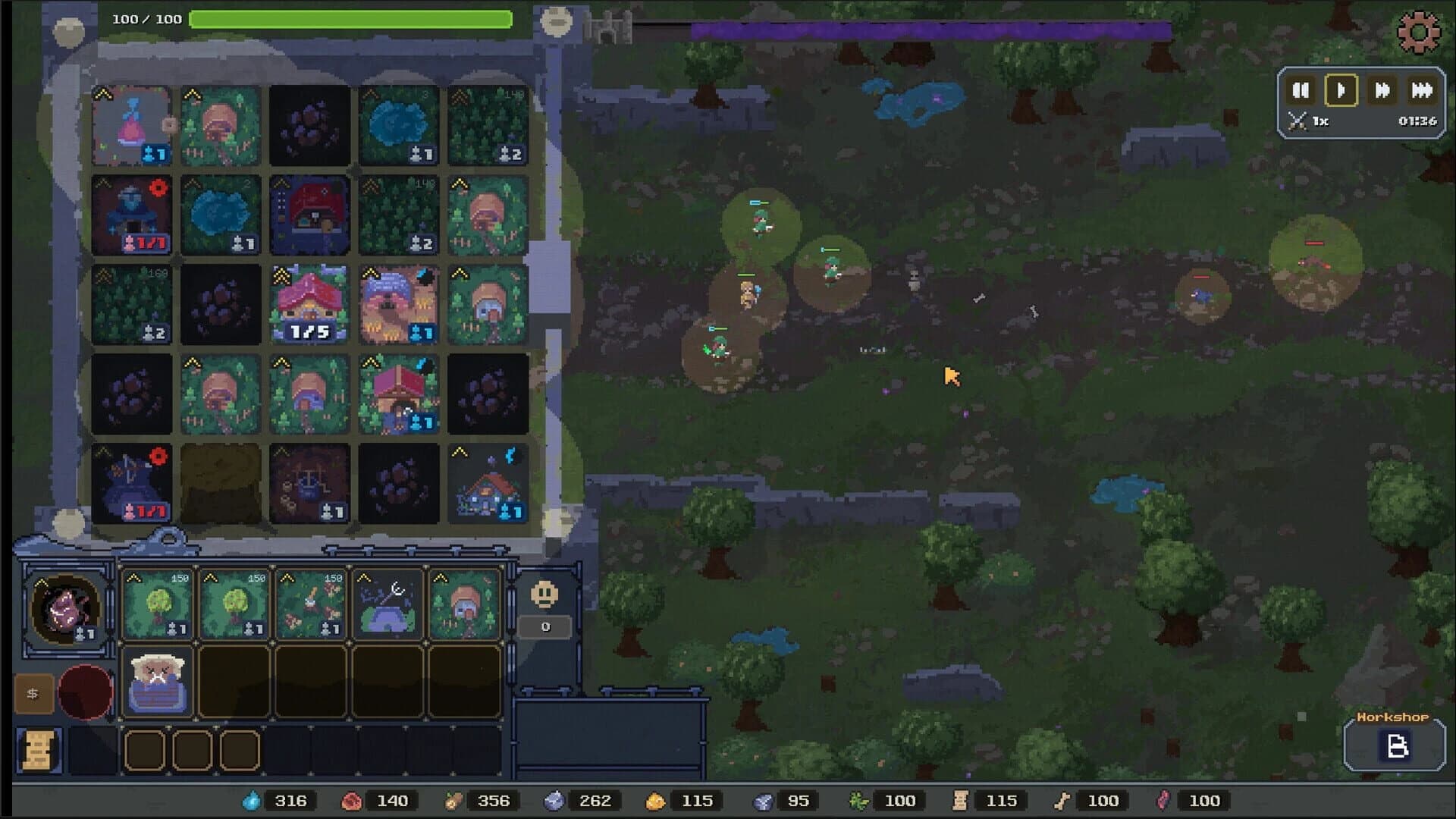
Task: Pause the game with the pause button
Action: pos(1301,91)
